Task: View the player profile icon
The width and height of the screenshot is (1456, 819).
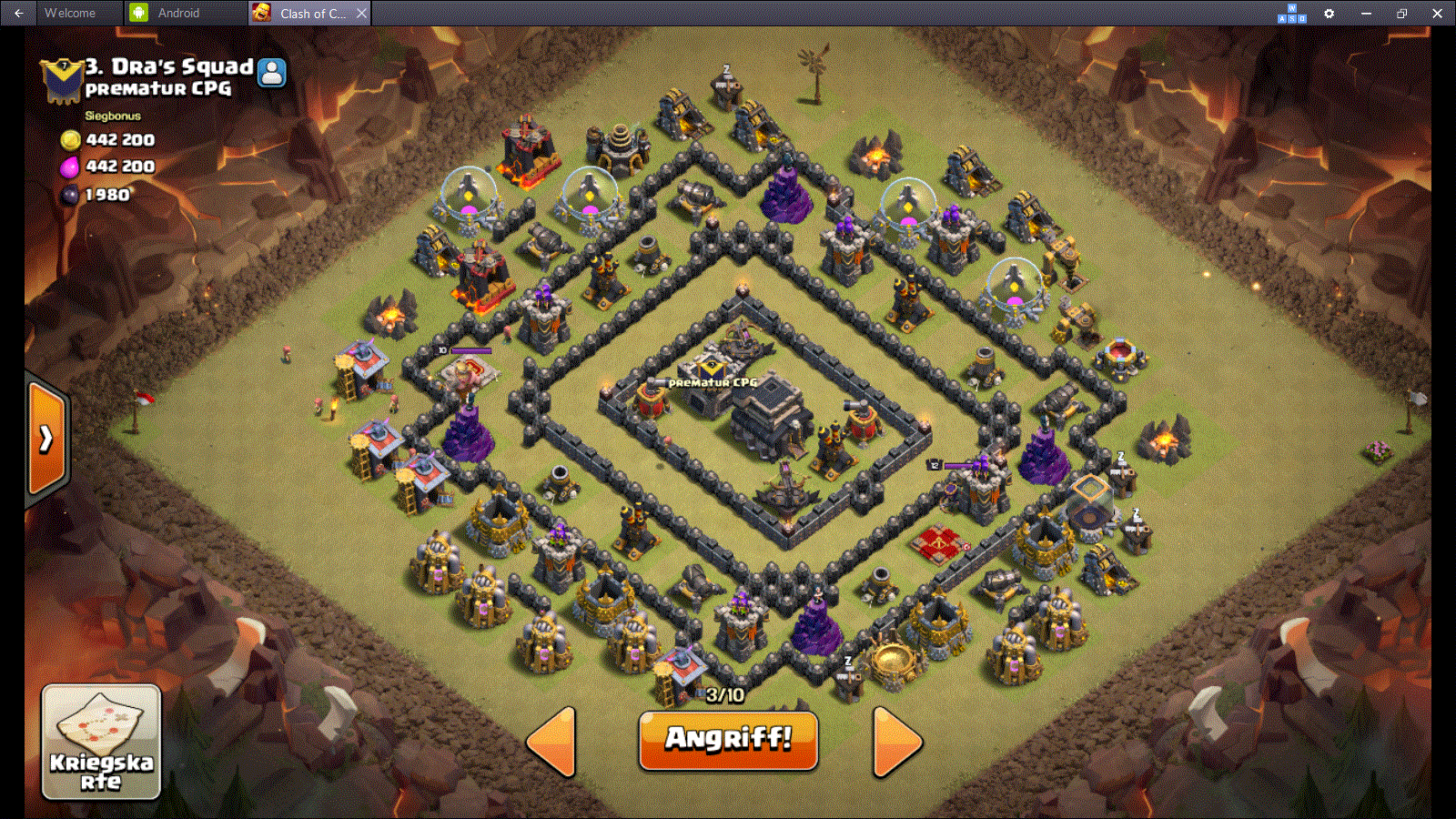Action: [x=271, y=72]
